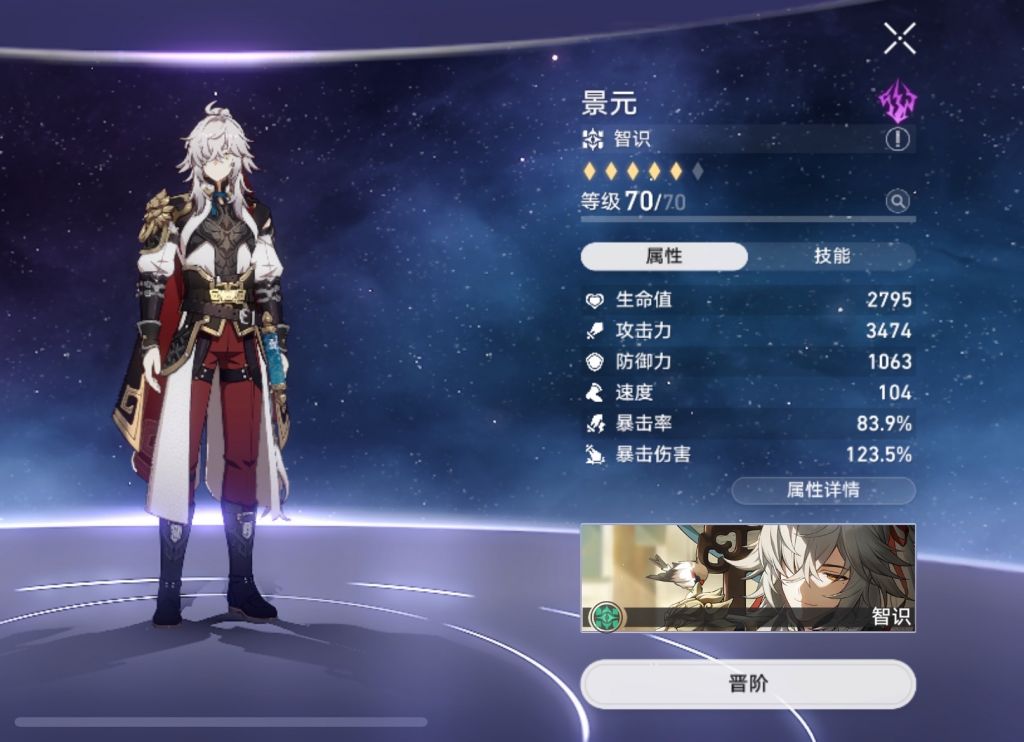1024x742 pixels.
Task: Select the 属性 tab
Action: point(664,256)
